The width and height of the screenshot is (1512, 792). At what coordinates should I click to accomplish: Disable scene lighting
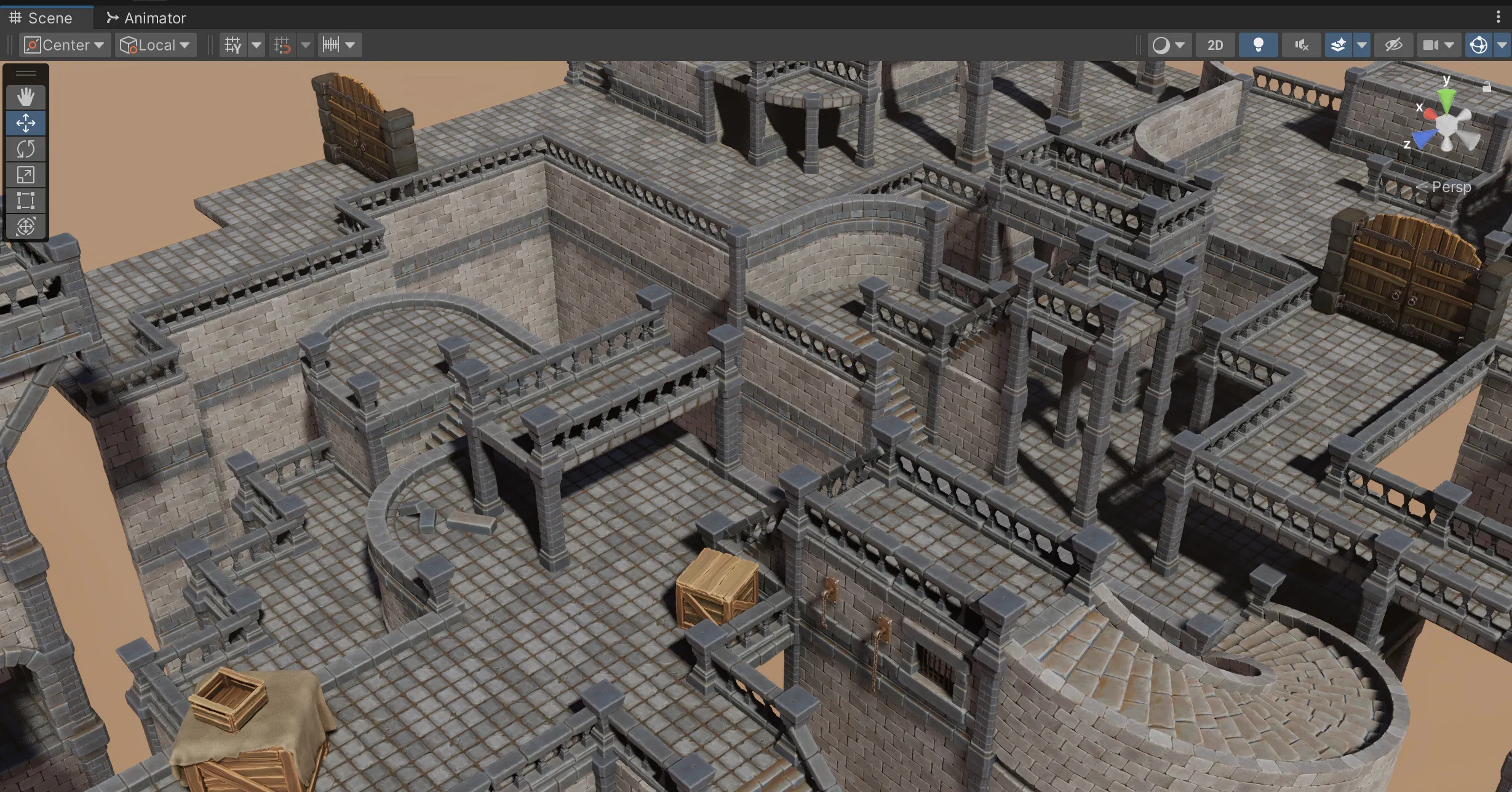pyautogui.click(x=1258, y=44)
